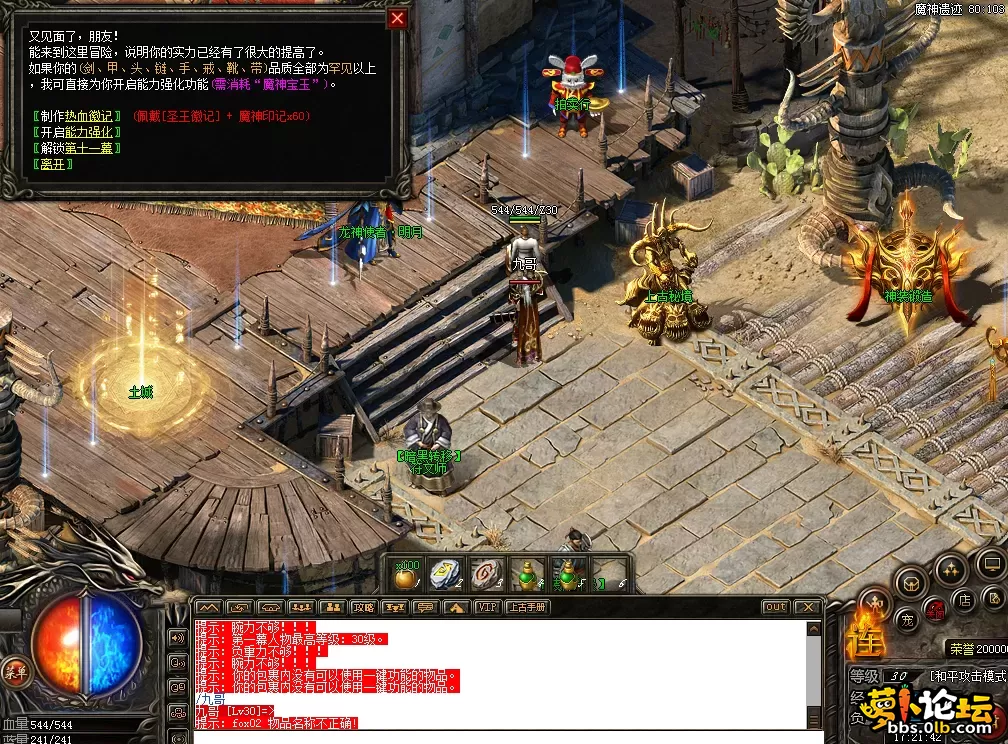The image size is (1008, 744).
Task: Open the 店 shop icon
Action: pyautogui.click(x=964, y=600)
